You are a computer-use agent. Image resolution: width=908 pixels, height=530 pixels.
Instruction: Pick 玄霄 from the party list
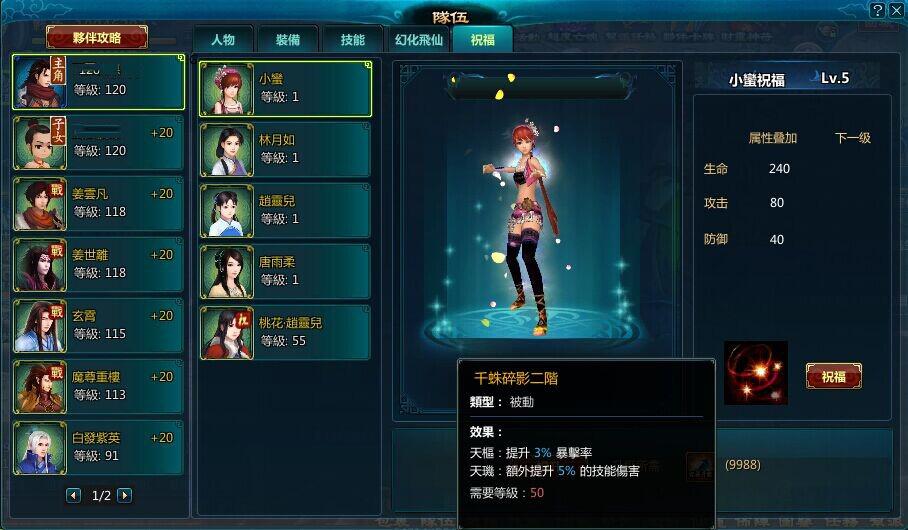click(98, 326)
